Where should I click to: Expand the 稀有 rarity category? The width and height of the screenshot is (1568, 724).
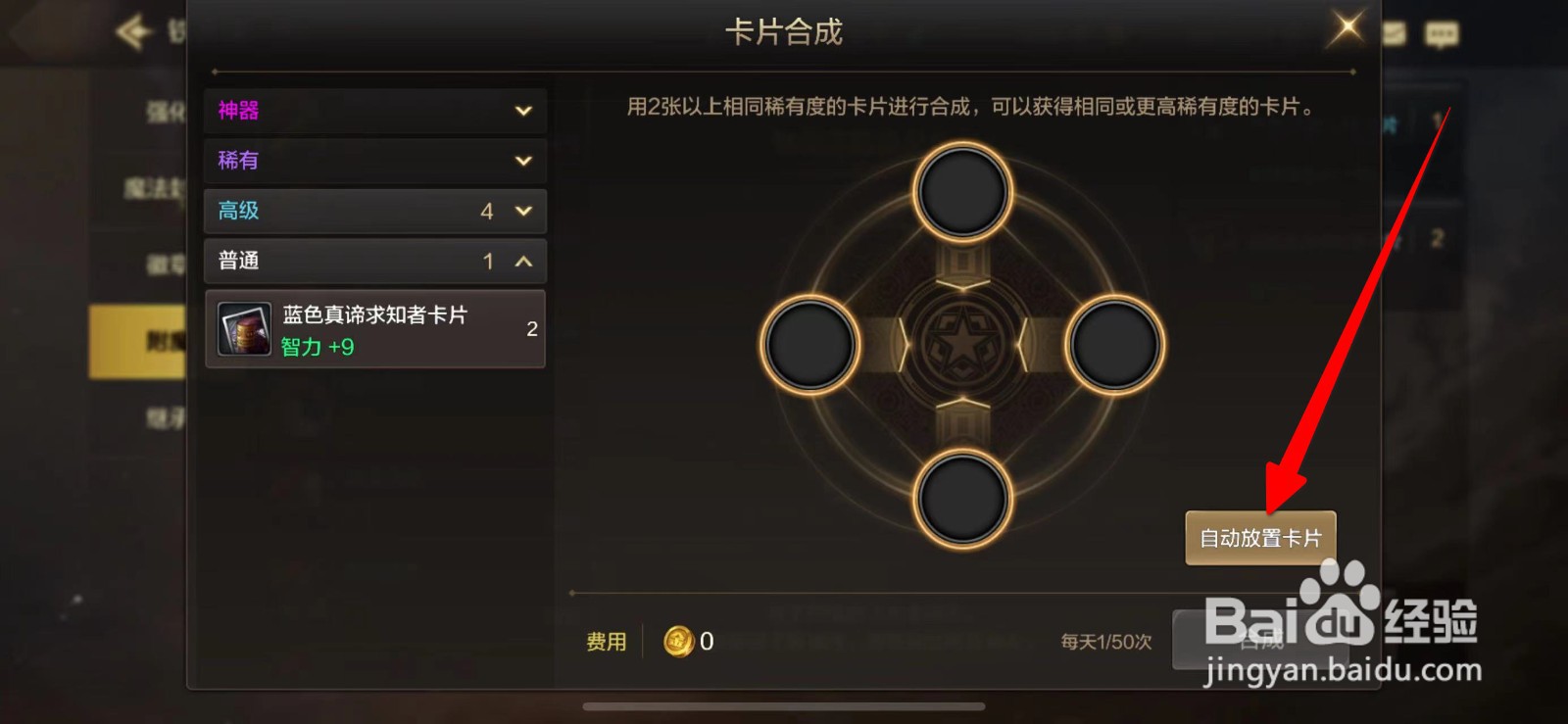(374, 161)
